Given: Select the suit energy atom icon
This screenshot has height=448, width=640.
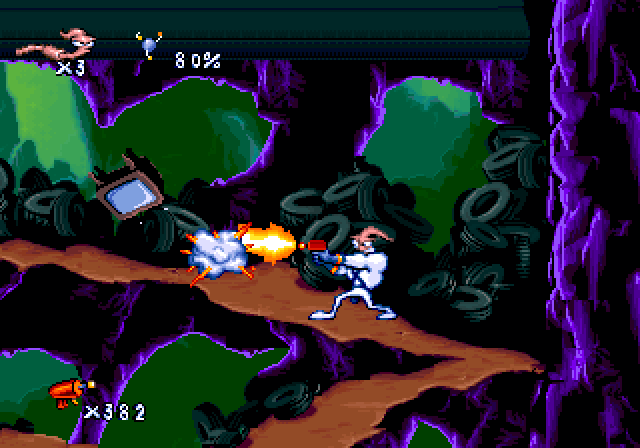Looking at the screenshot, I should (x=149, y=46).
